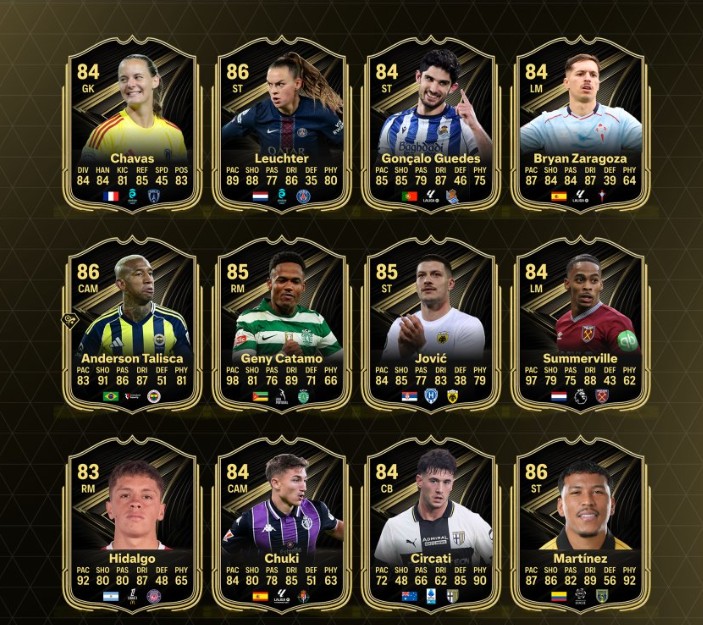Select the Martínez striker card
Viewport: 703px width, 625px height.
click(581, 522)
